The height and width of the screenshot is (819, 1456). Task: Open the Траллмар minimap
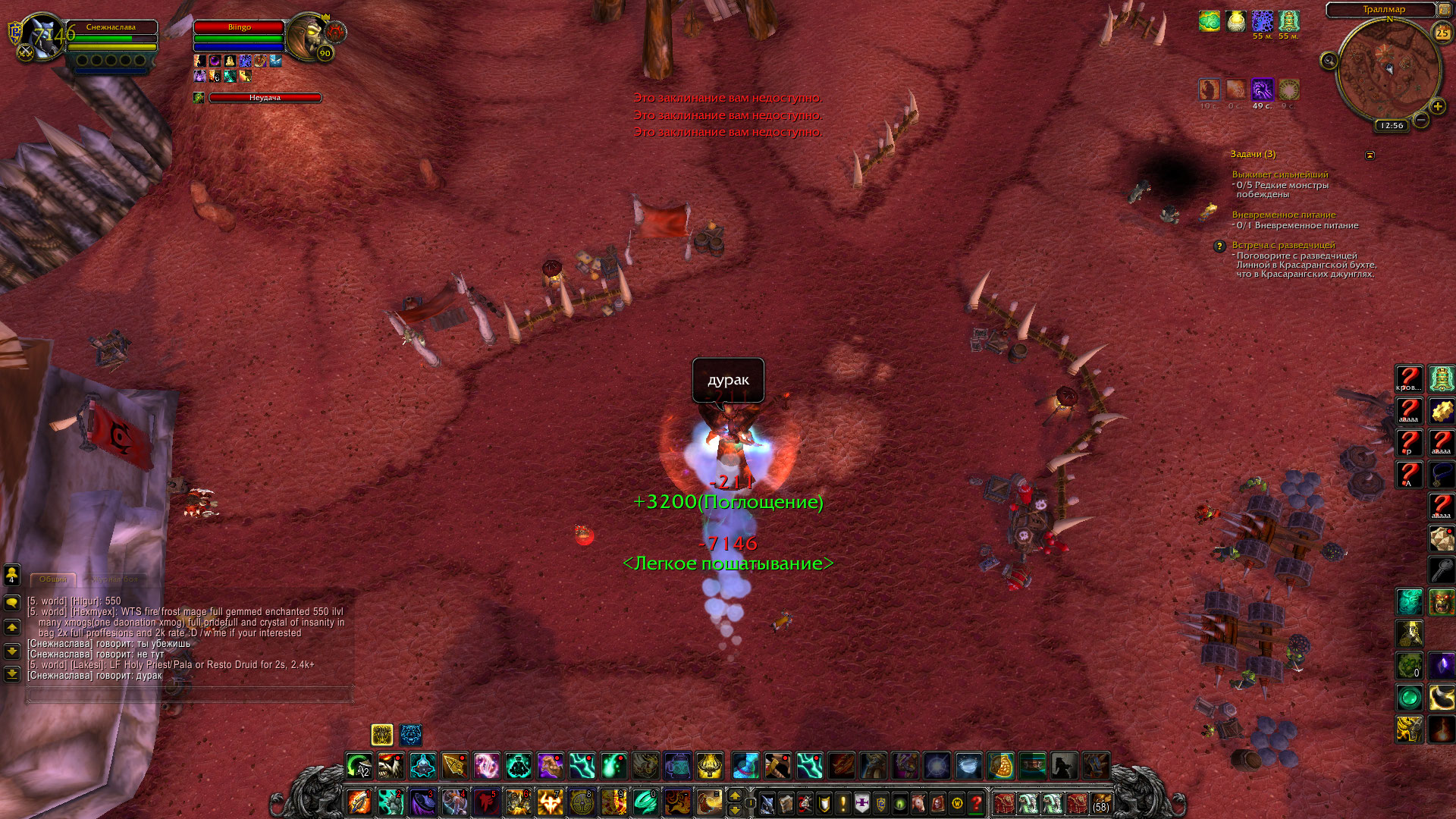[1389, 72]
